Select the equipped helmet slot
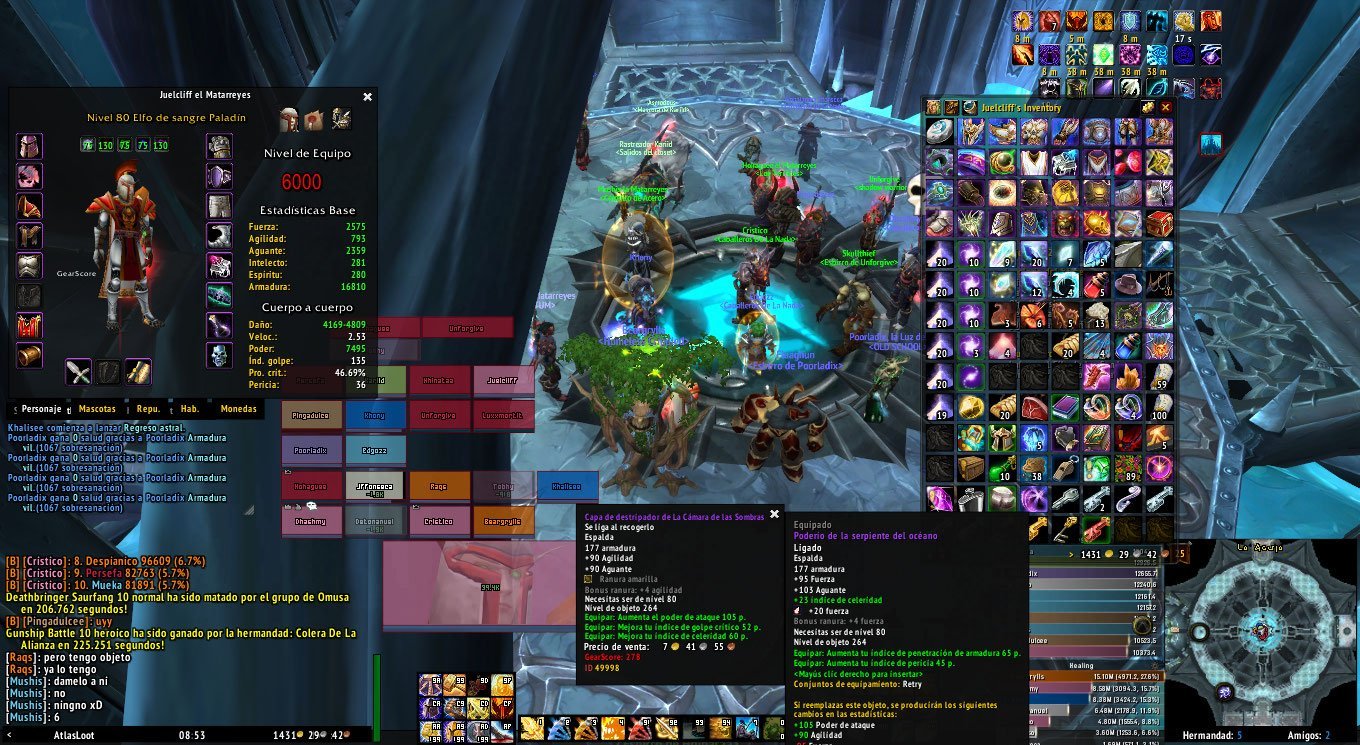This screenshot has height=745, width=1360. 30,147
